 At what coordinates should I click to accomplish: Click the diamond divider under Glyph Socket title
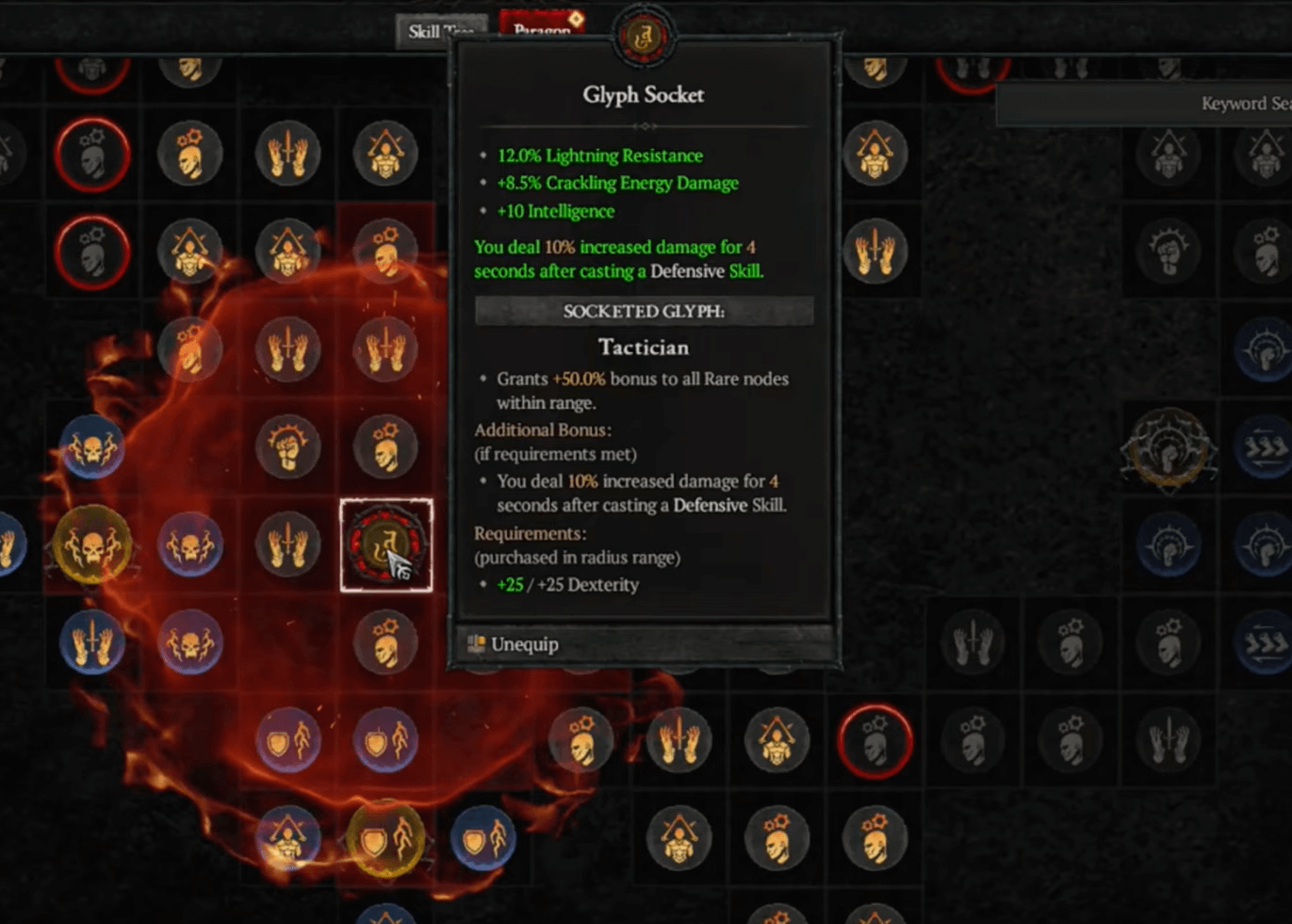[x=644, y=125]
